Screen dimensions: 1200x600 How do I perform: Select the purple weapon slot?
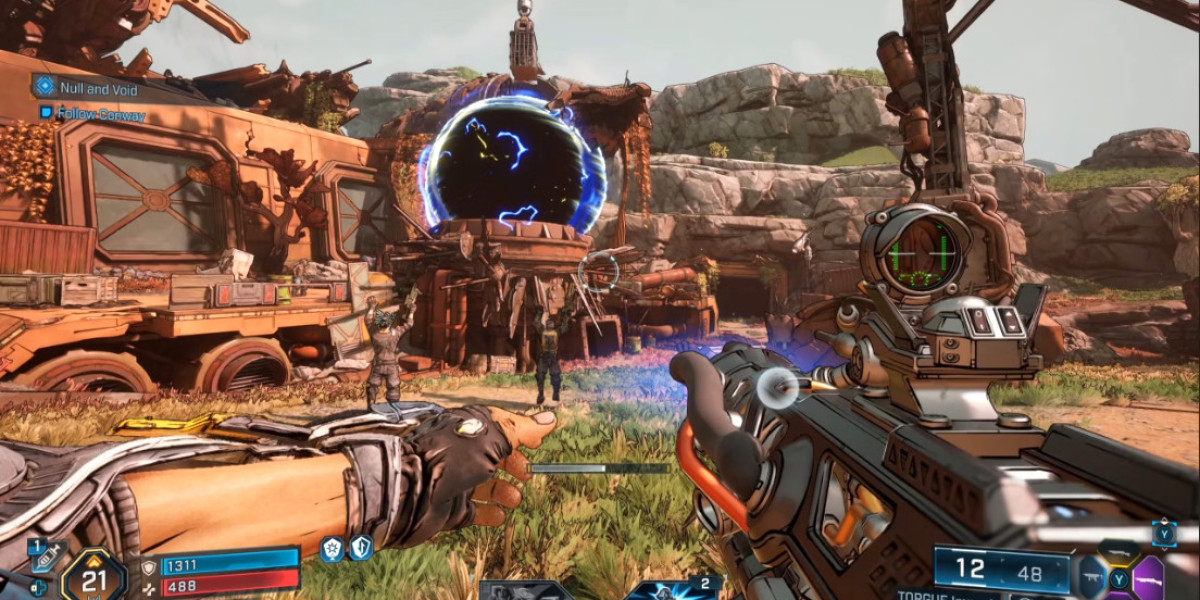click(1148, 578)
